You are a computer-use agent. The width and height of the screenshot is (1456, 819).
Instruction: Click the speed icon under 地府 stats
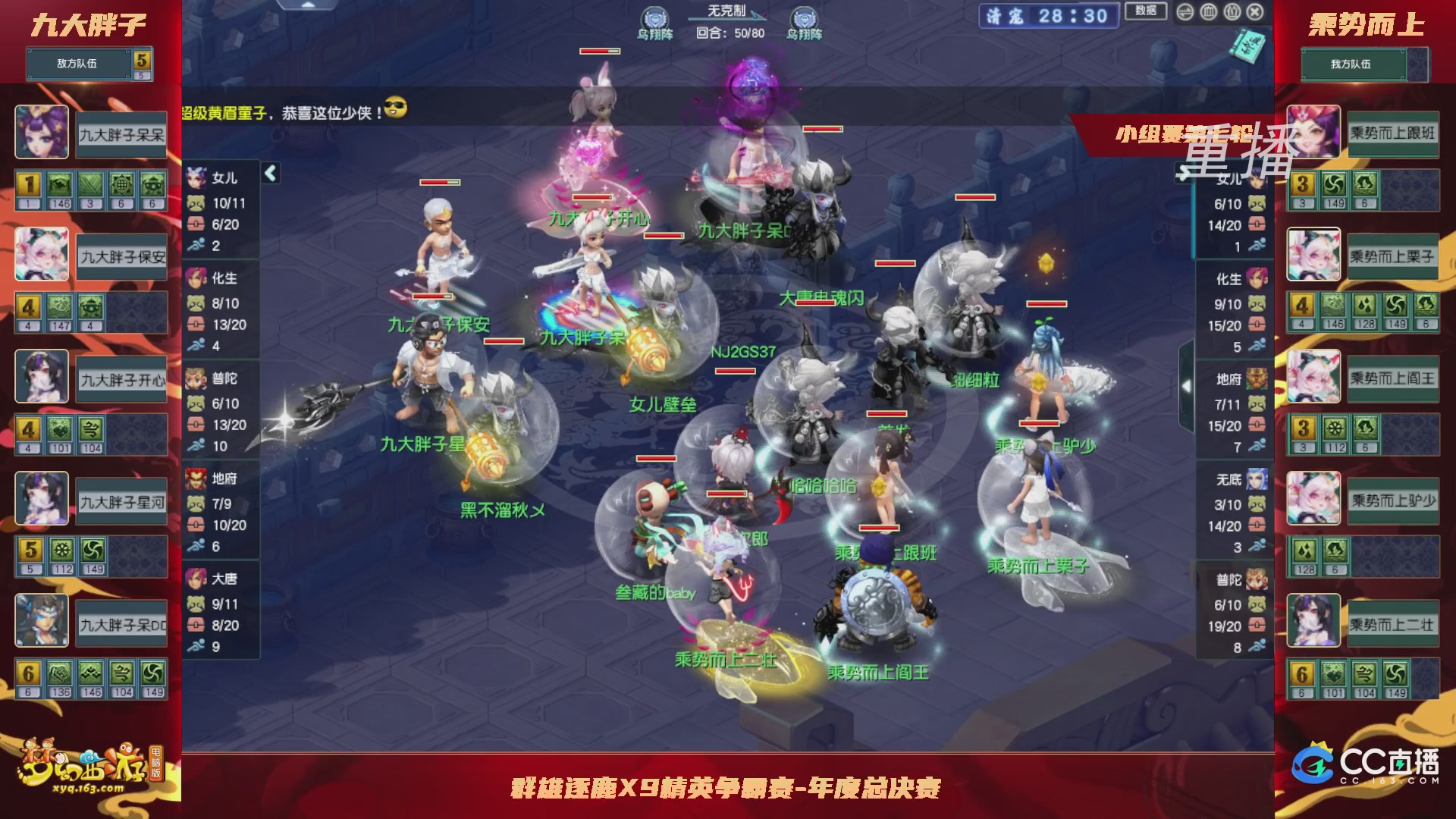tap(198, 544)
